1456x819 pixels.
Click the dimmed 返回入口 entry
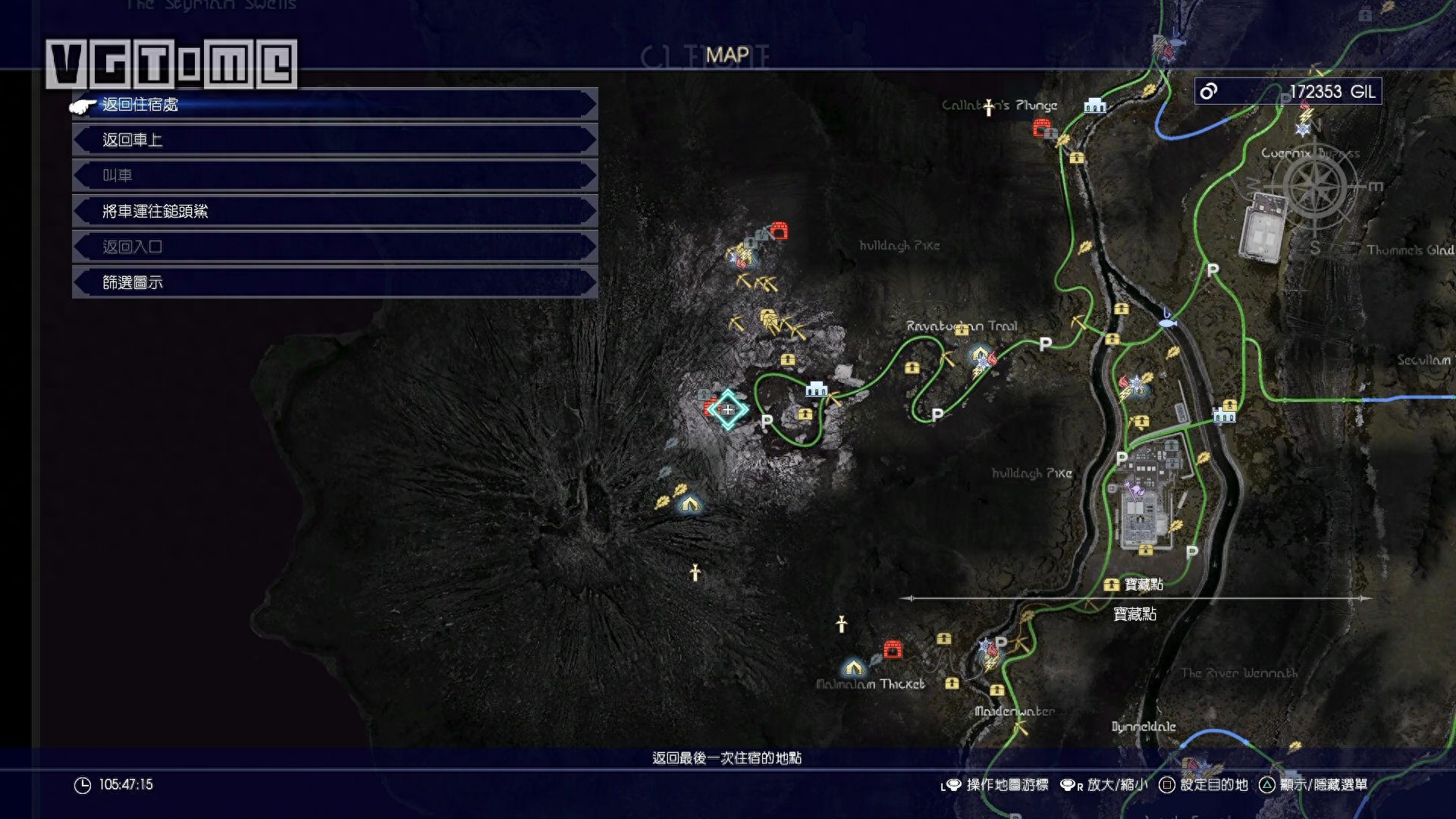pyautogui.click(x=334, y=247)
